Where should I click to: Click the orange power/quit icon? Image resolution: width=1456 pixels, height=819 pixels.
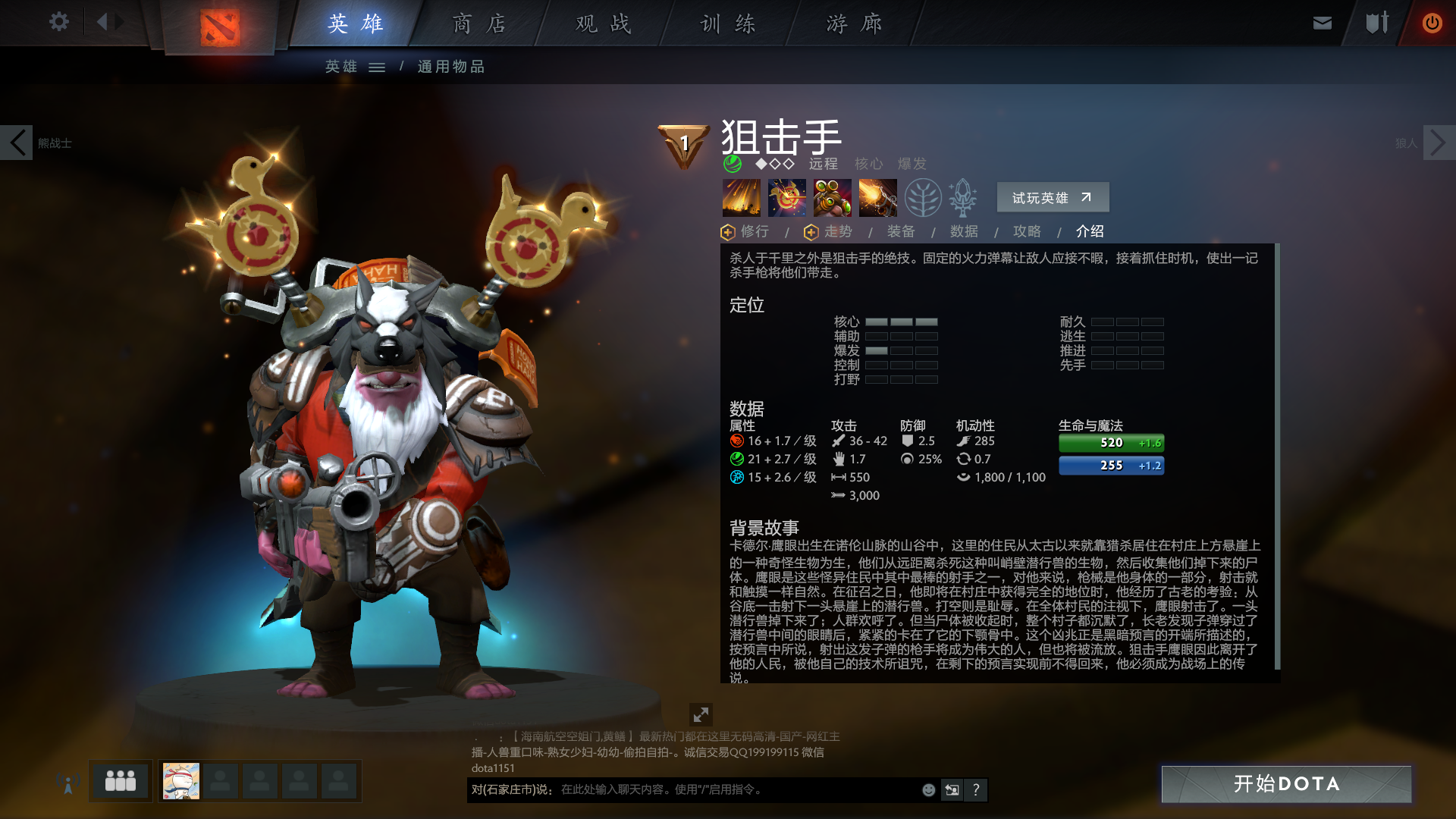click(x=1432, y=22)
